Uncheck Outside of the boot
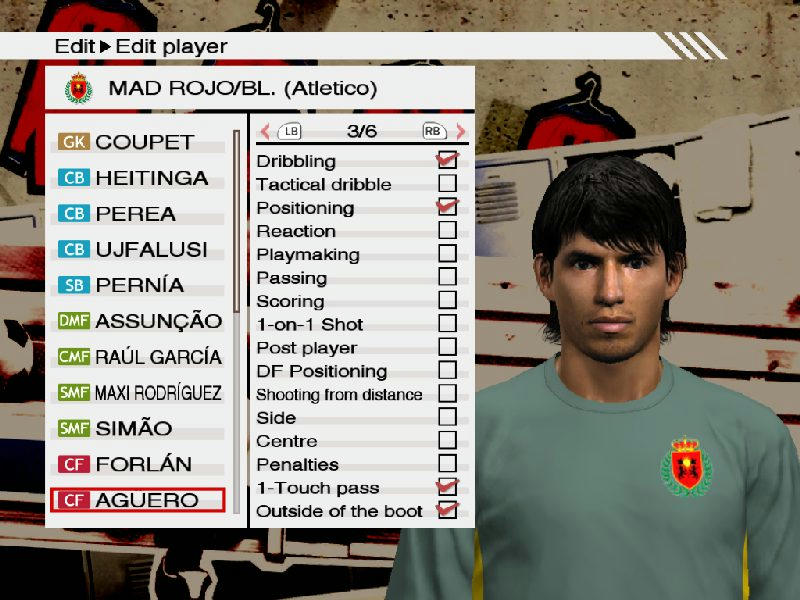800x600 pixels. tap(447, 511)
